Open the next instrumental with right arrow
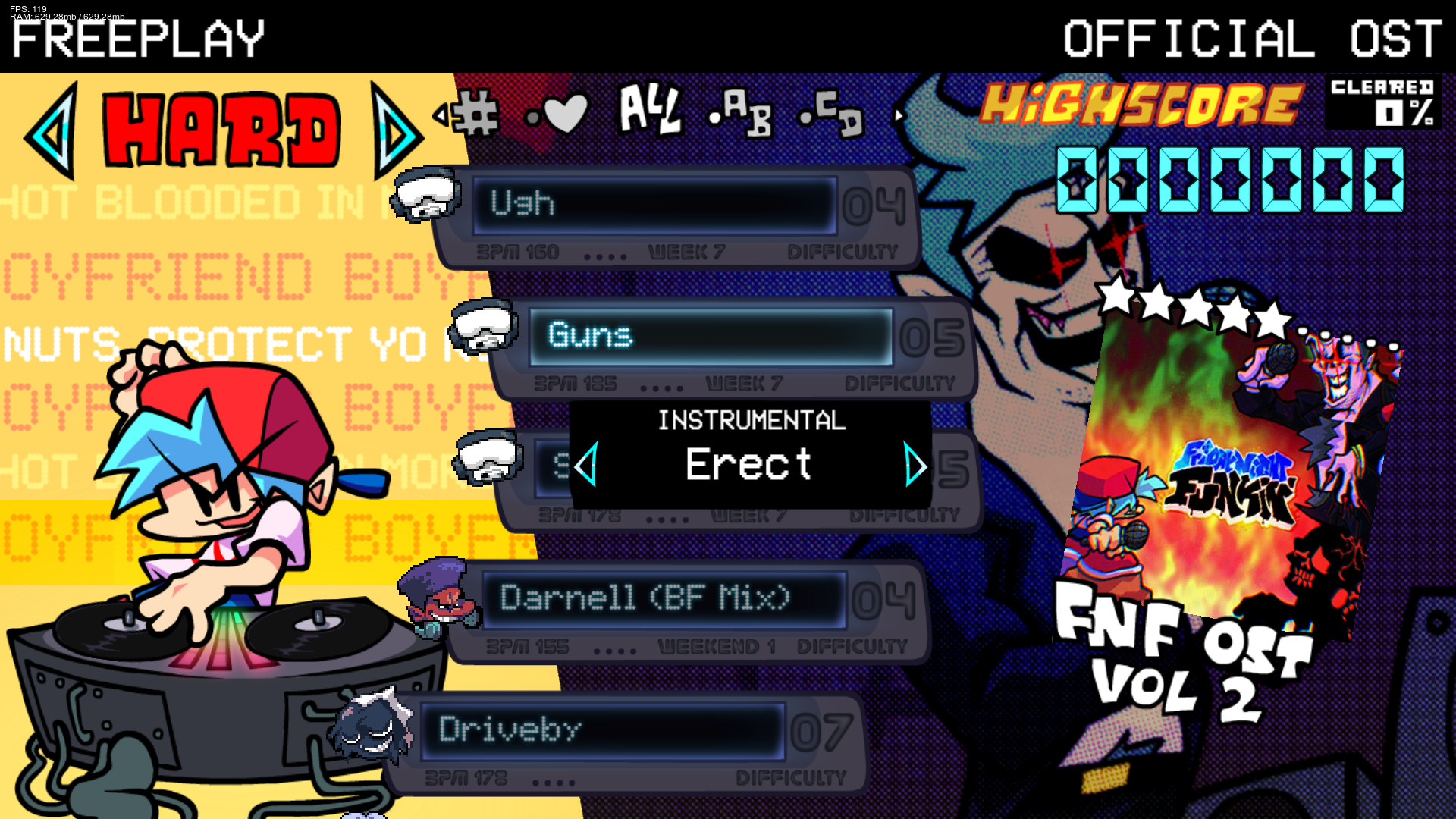The image size is (1456, 819). click(915, 466)
